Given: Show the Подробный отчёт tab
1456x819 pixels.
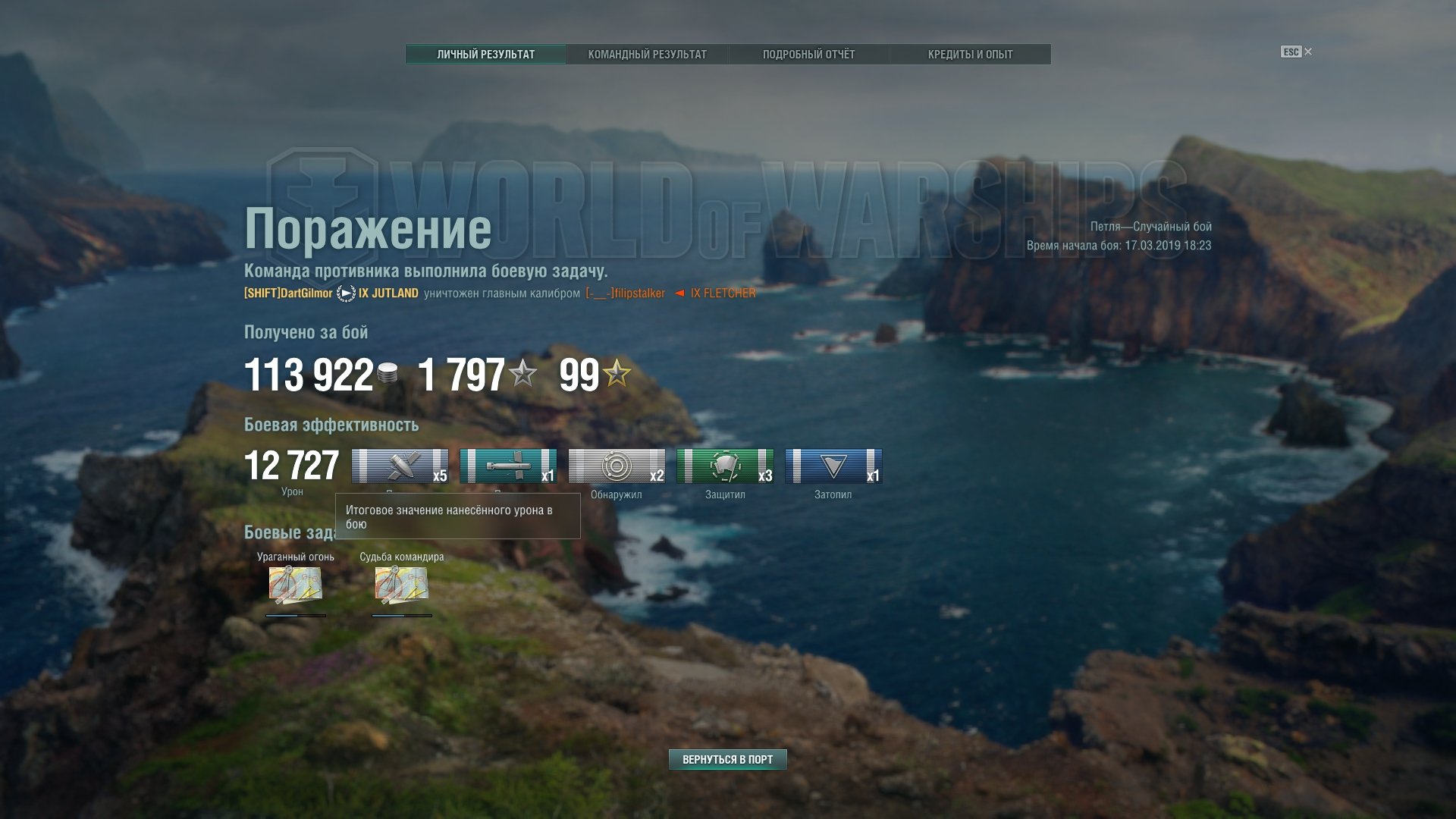Looking at the screenshot, I should 808,55.
